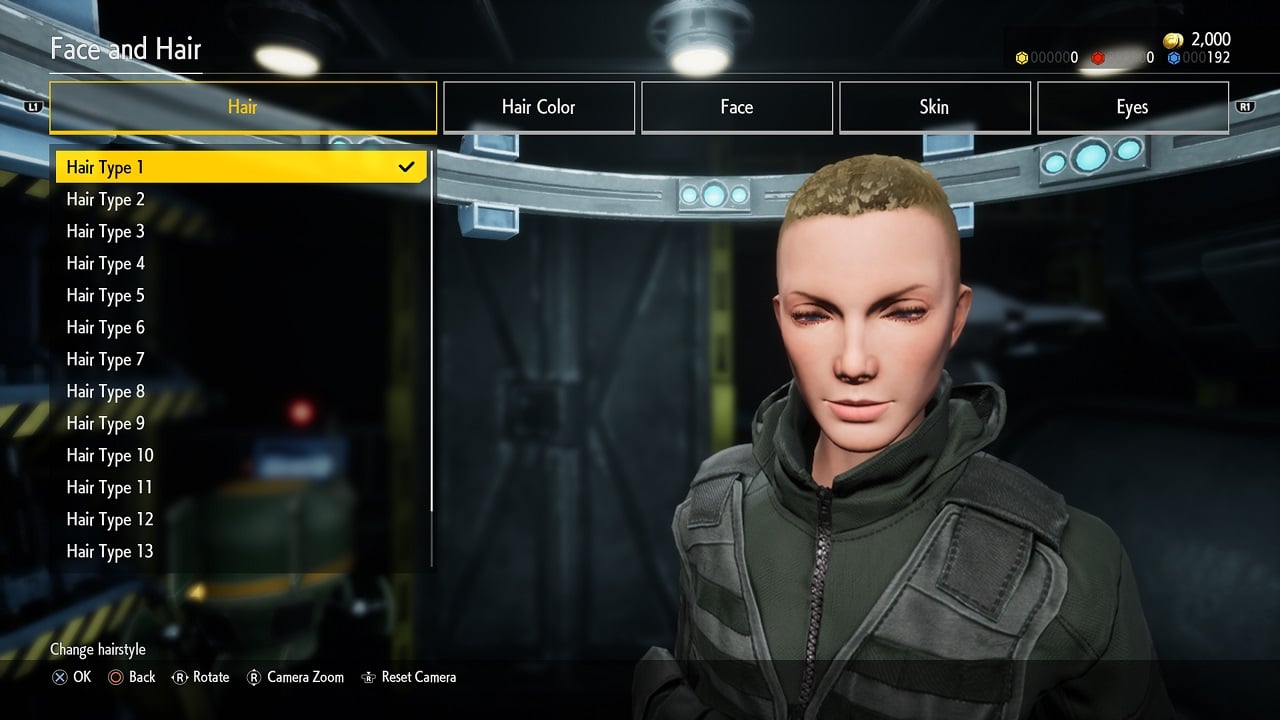
Task: Select Hair Type 10
Action: tap(240, 455)
